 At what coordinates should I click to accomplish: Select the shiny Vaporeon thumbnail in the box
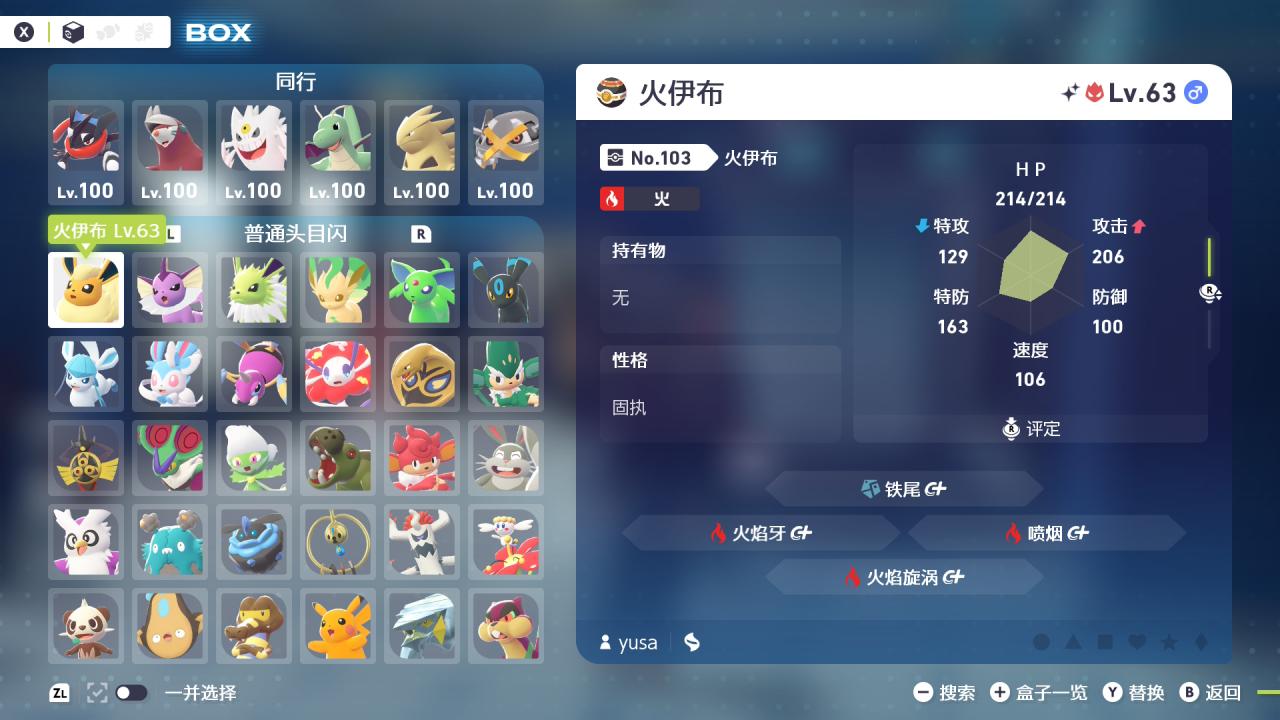tap(169, 290)
